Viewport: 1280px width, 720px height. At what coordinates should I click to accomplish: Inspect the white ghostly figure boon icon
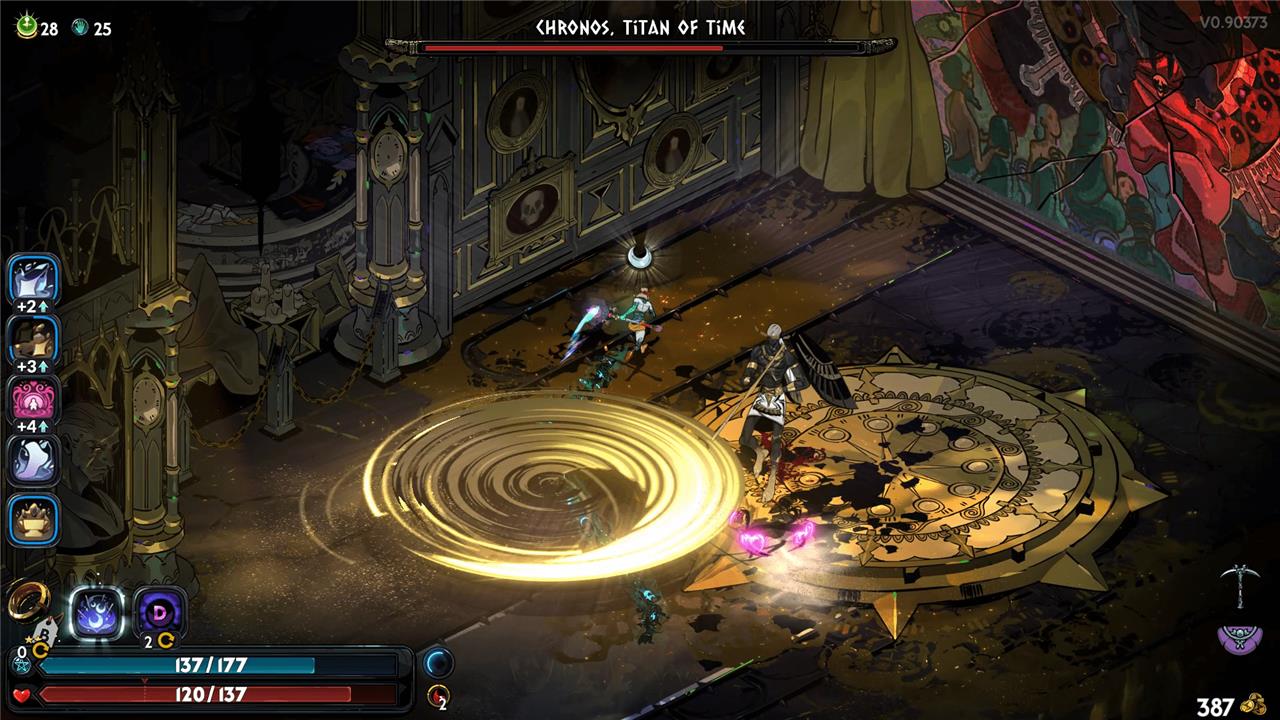coord(34,461)
